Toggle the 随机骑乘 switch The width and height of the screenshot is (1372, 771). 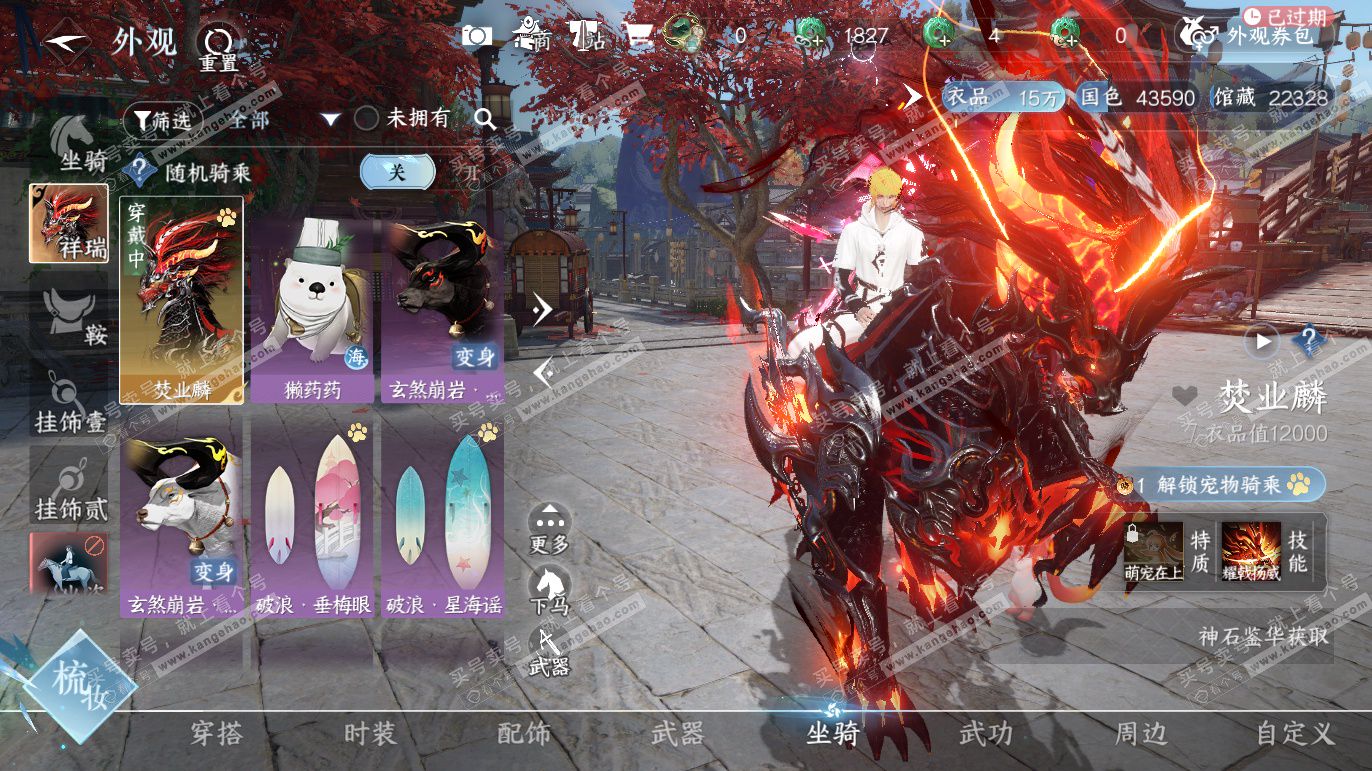(397, 172)
